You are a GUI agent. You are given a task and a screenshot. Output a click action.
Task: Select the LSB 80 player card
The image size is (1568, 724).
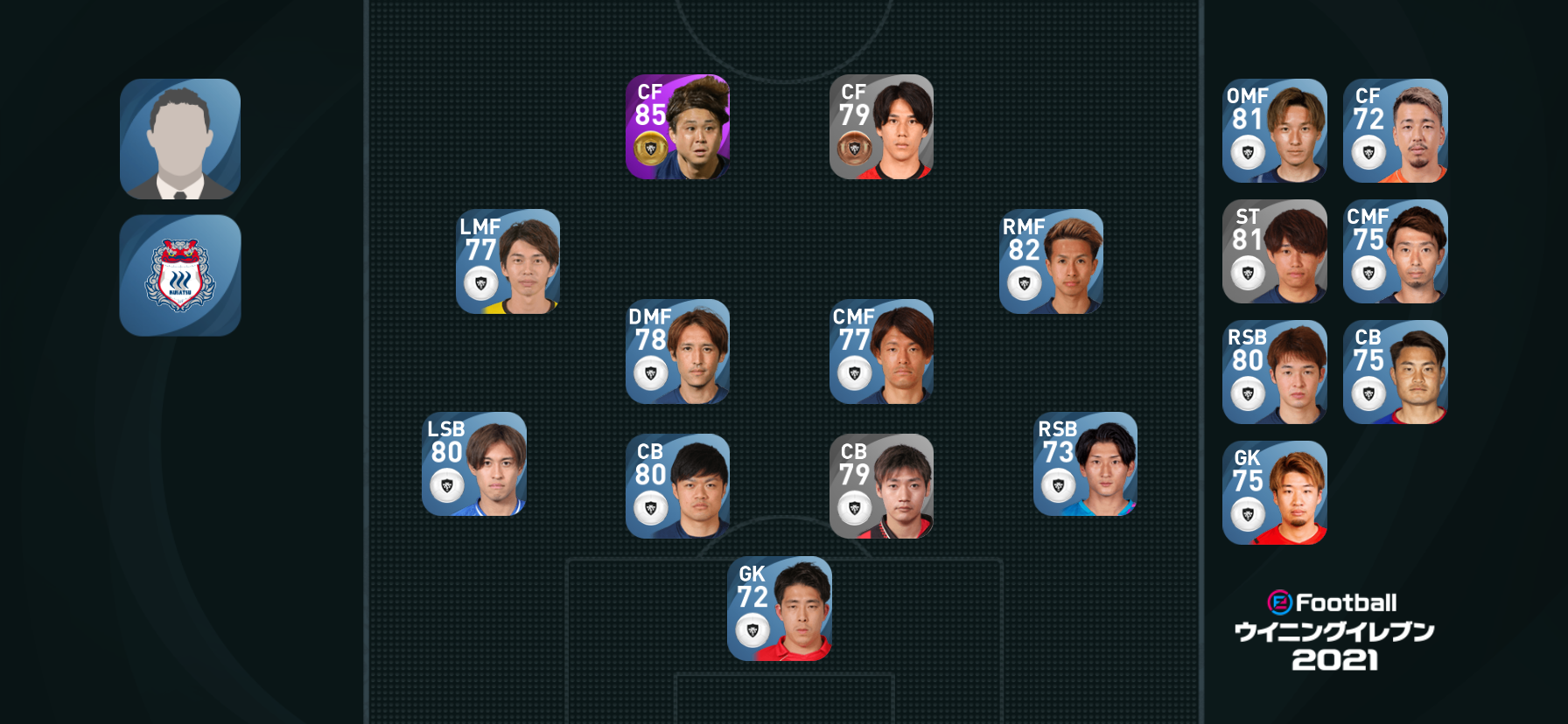tap(473, 464)
